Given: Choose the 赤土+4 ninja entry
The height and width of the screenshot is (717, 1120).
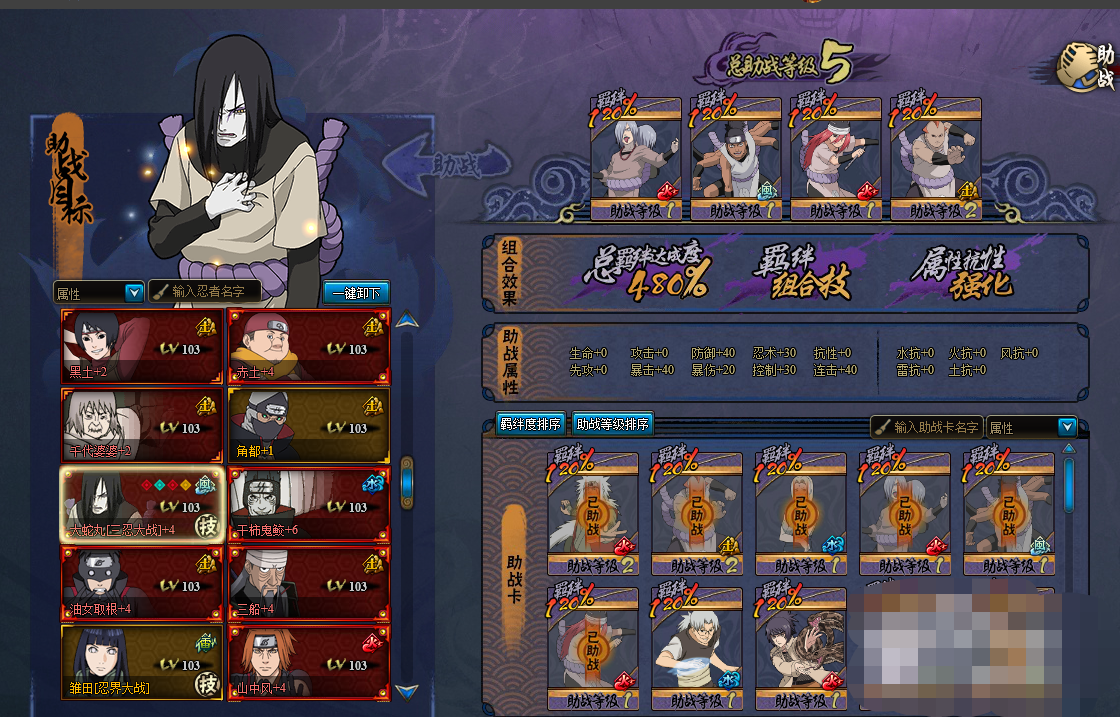Looking at the screenshot, I should (308, 346).
